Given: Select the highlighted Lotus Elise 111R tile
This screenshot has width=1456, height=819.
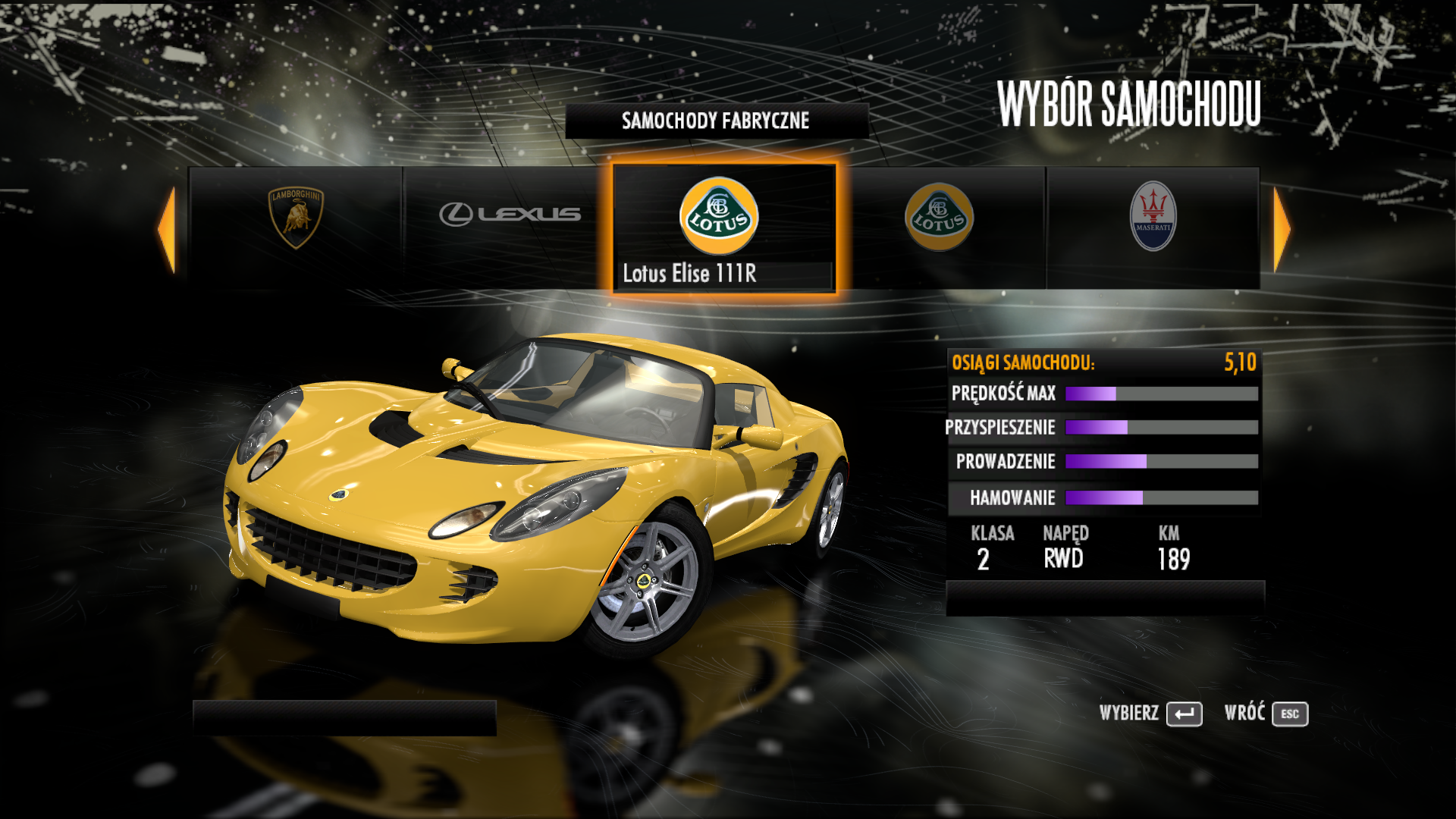Looking at the screenshot, I should coord(723,227).
